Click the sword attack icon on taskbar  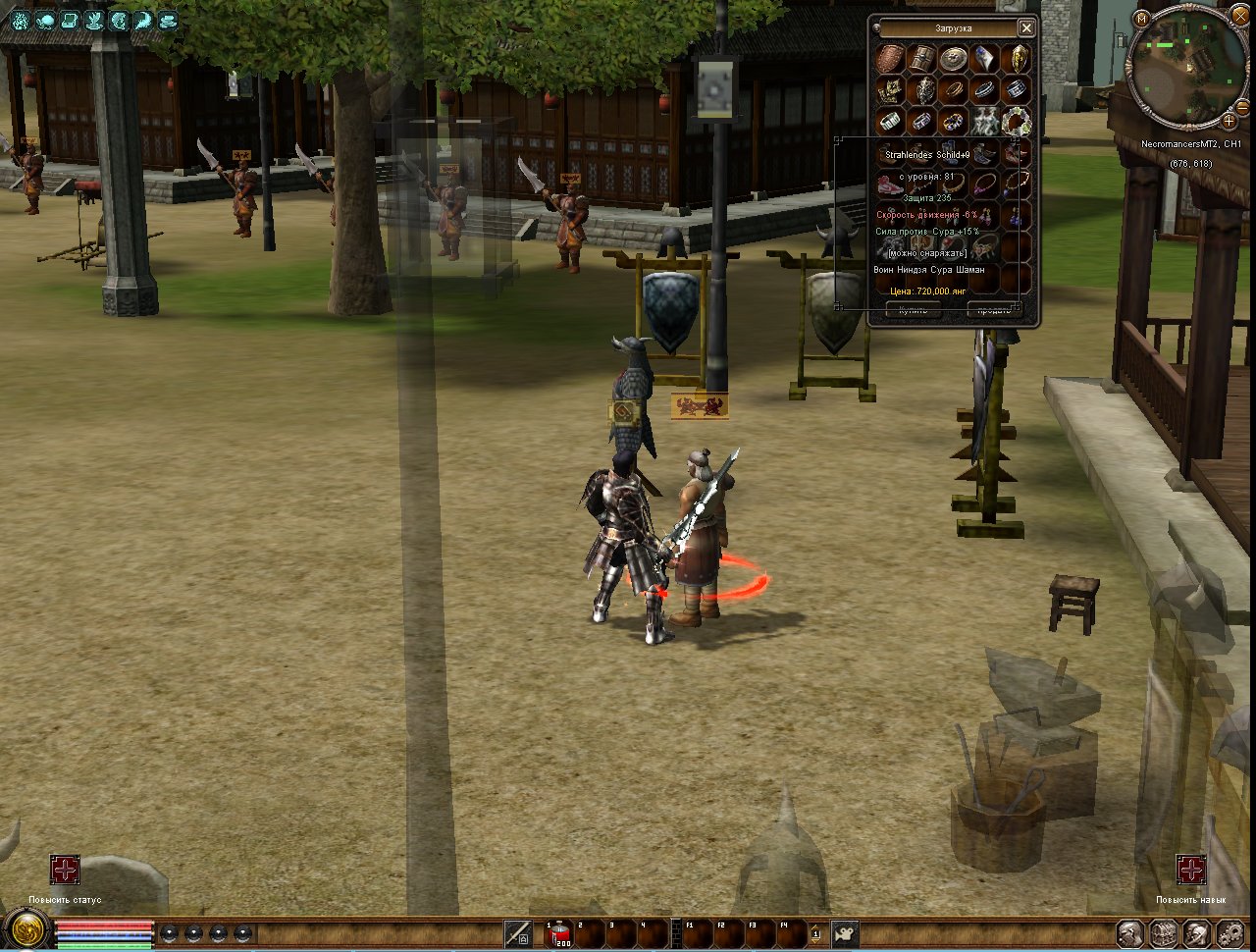(518, 932)
